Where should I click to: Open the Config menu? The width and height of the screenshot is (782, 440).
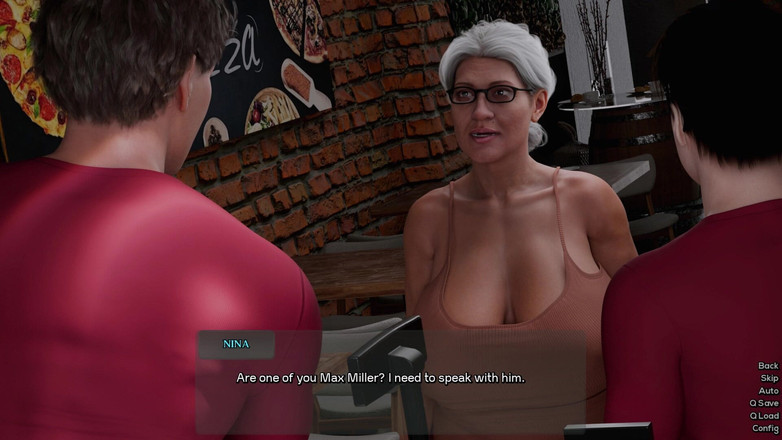point(765,428)
